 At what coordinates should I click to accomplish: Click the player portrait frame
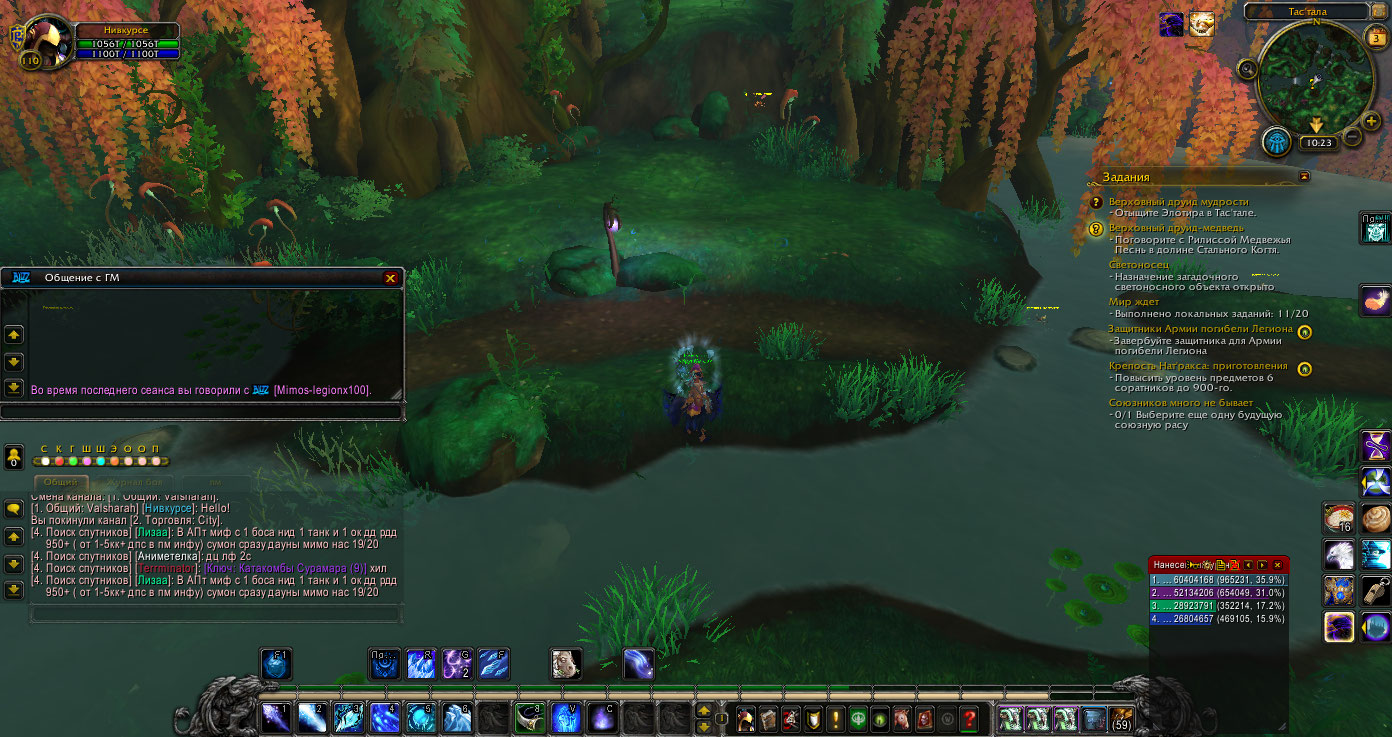point(45,40)
